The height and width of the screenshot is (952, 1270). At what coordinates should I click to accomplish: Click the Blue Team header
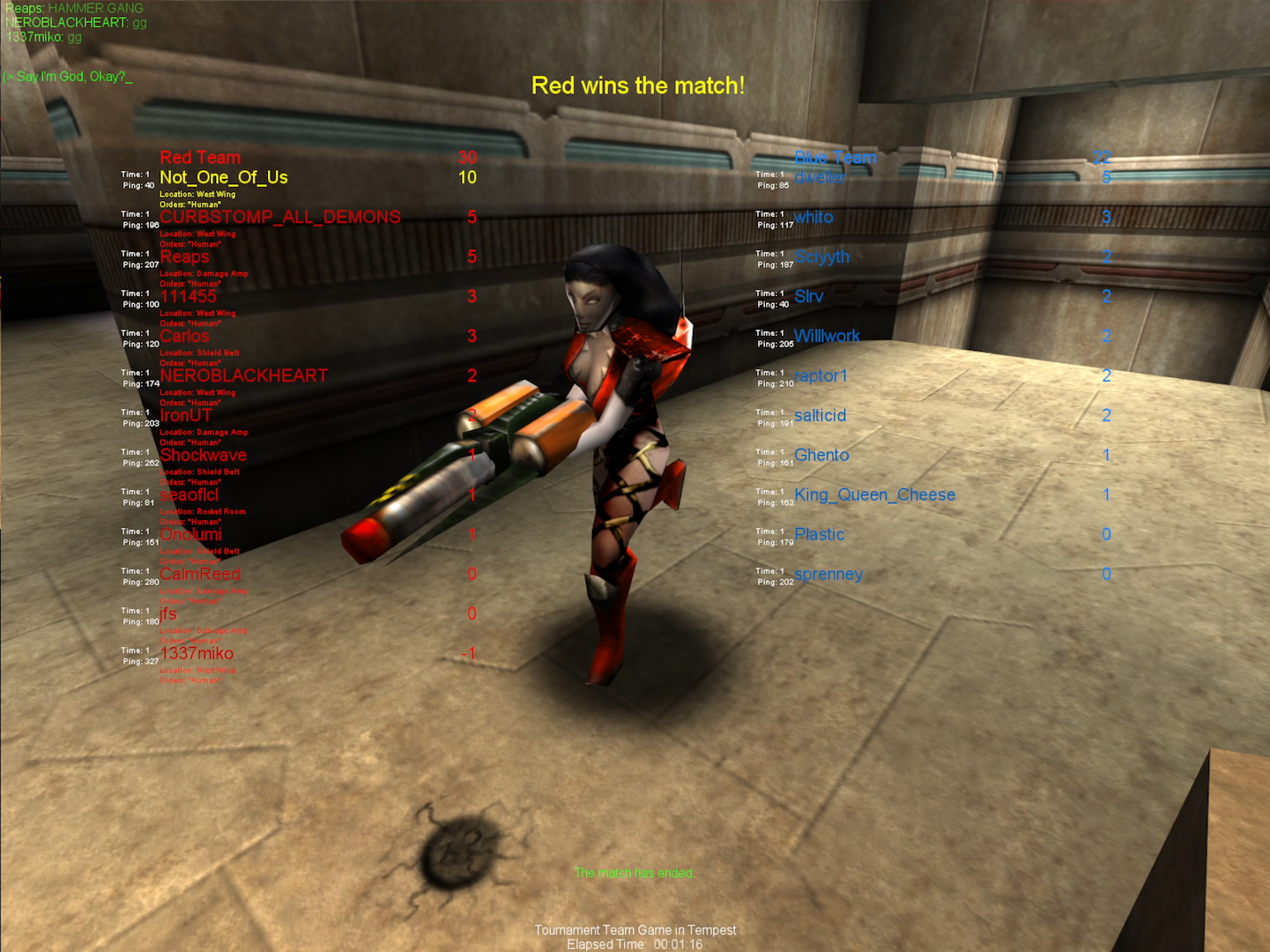pos(835,158)
